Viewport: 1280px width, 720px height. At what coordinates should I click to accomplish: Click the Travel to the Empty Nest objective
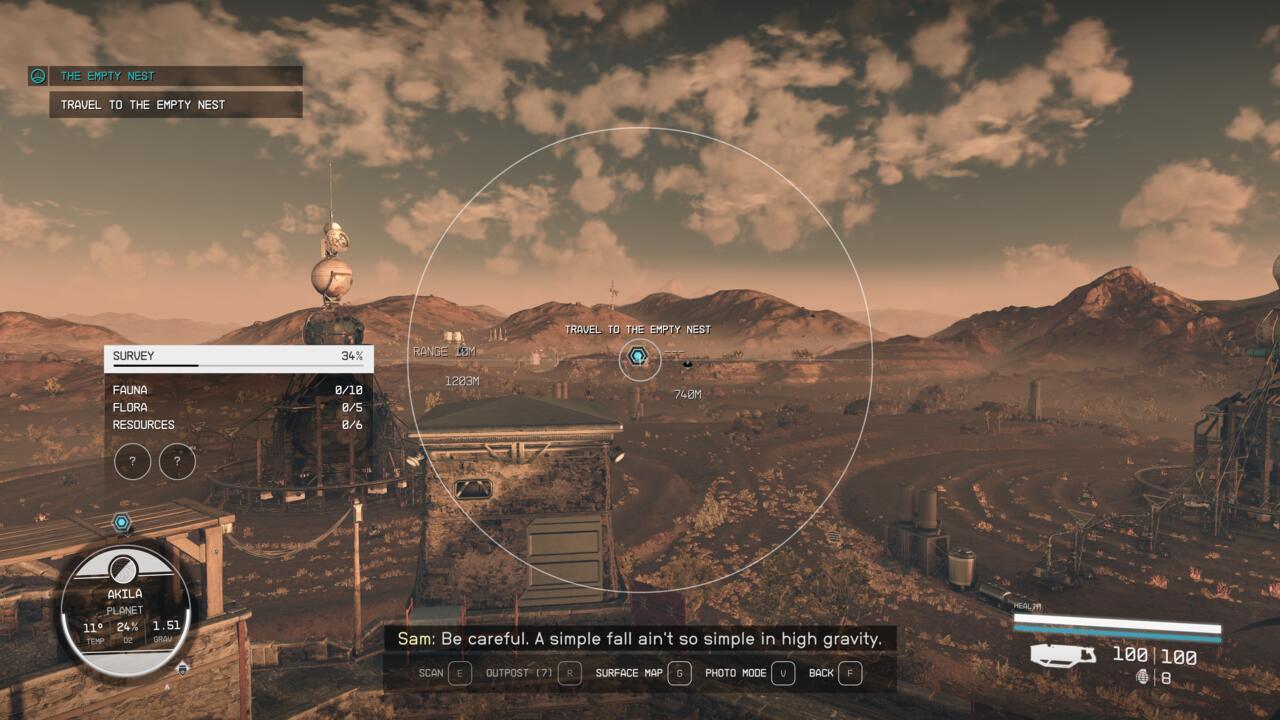[x=143, y=104]
